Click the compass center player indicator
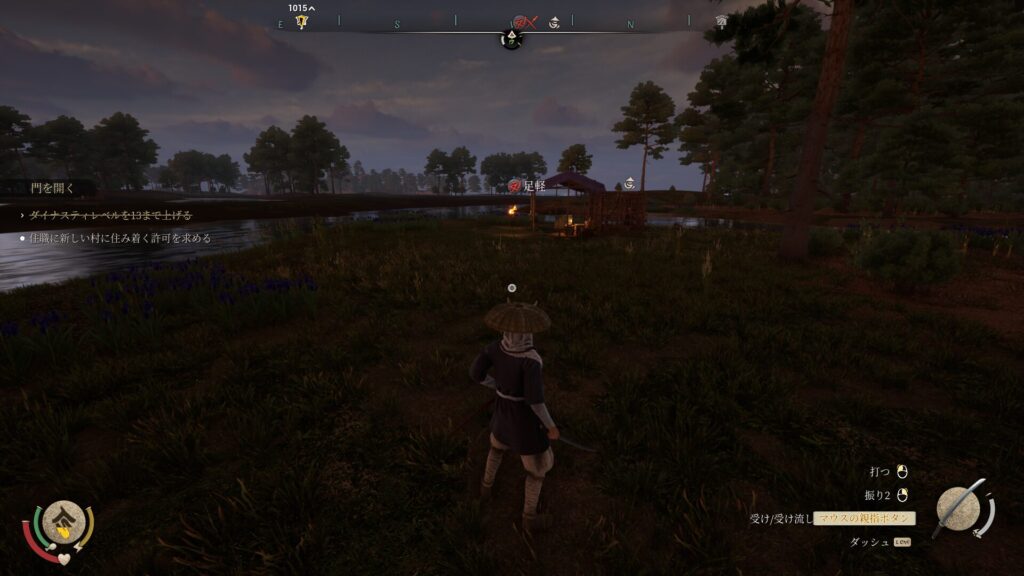 pyautogui.click(x=511, y=40)
